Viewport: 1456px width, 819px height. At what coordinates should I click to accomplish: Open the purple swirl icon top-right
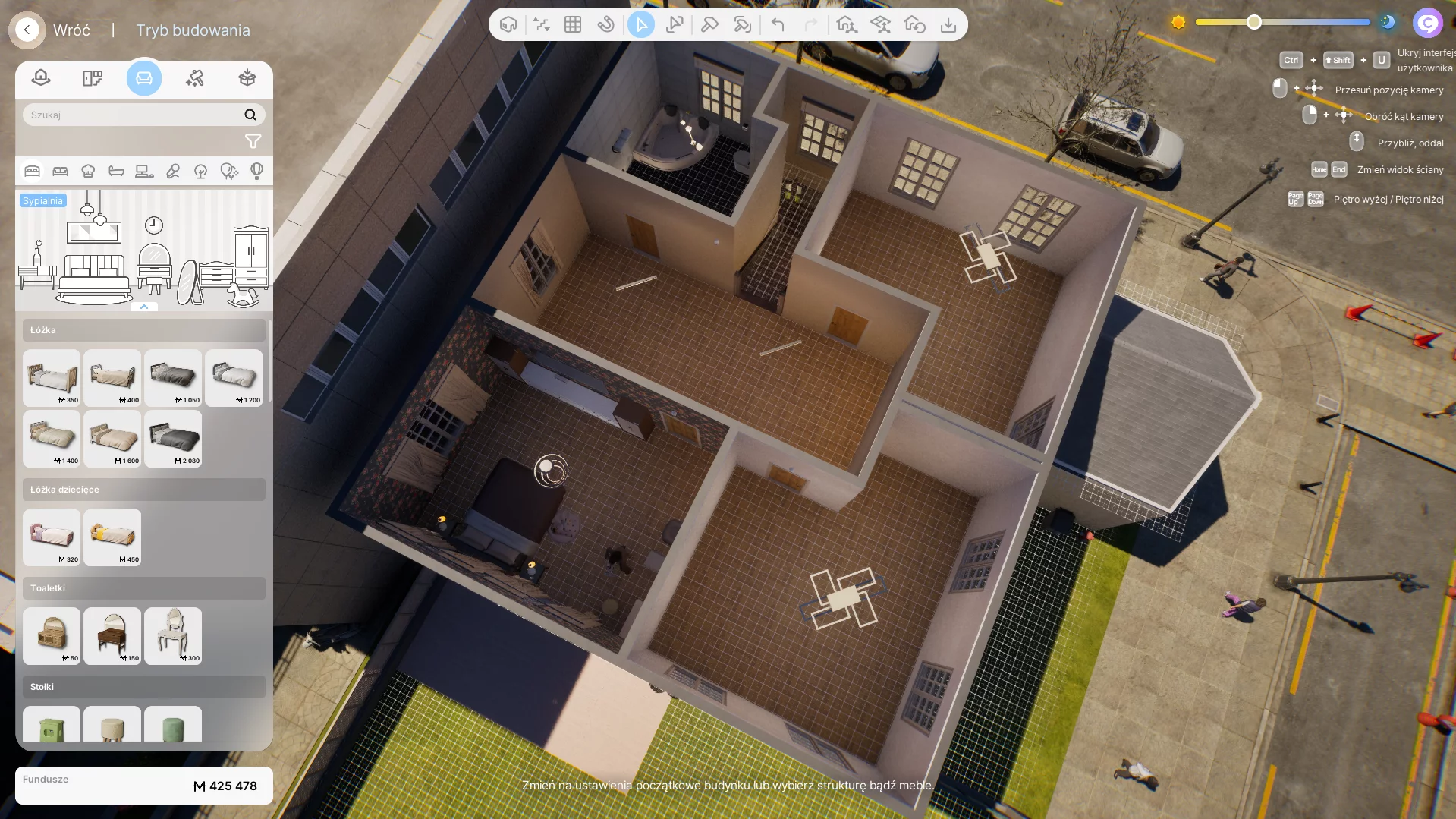click(x=1427, y=24)
